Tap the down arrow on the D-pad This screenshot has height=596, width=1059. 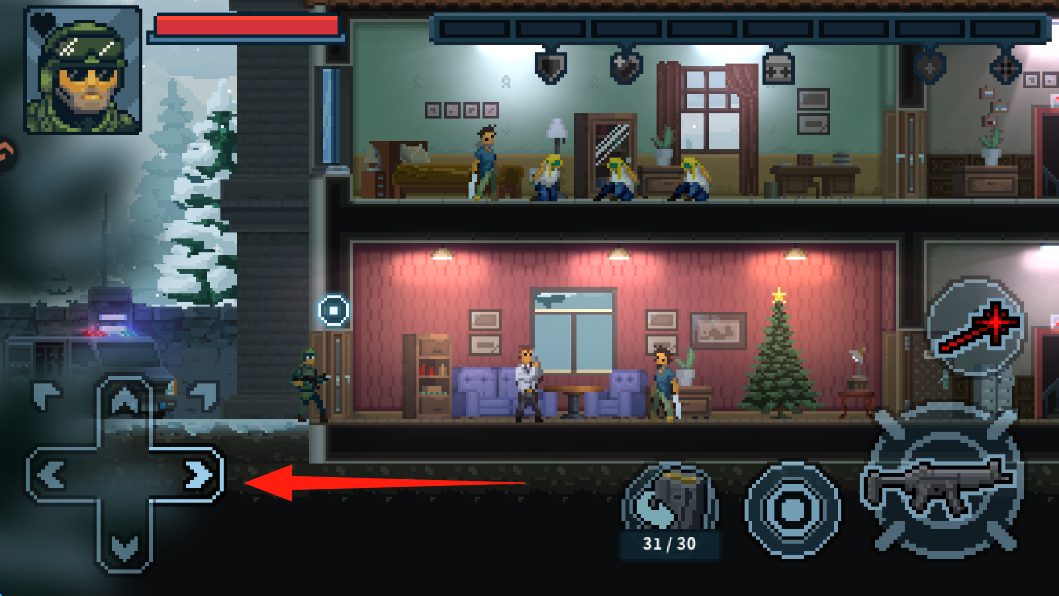124,546
